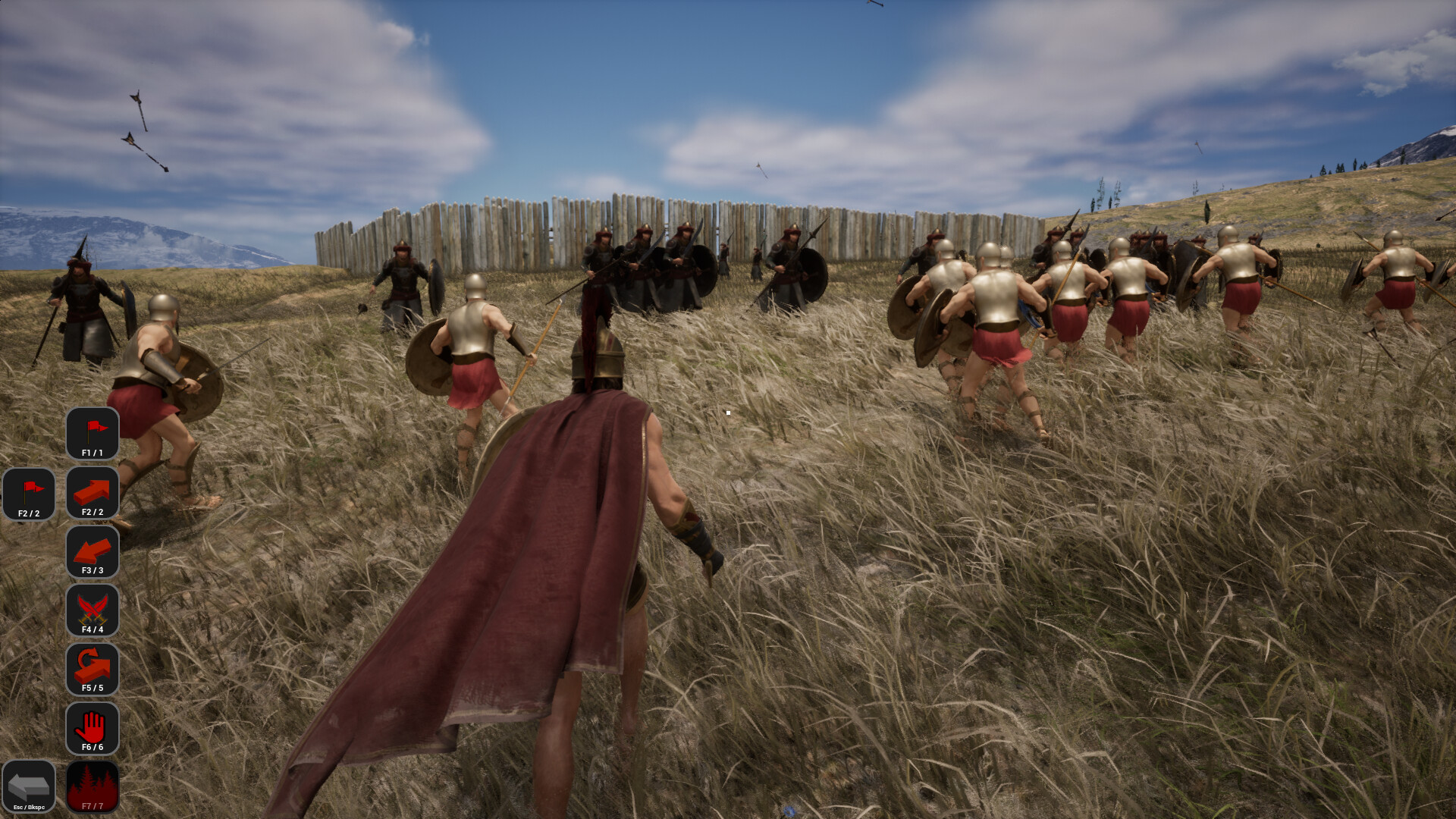The image size is (1456, 819).
Task: Select the F5 return order icon
Action: [93, 670]
